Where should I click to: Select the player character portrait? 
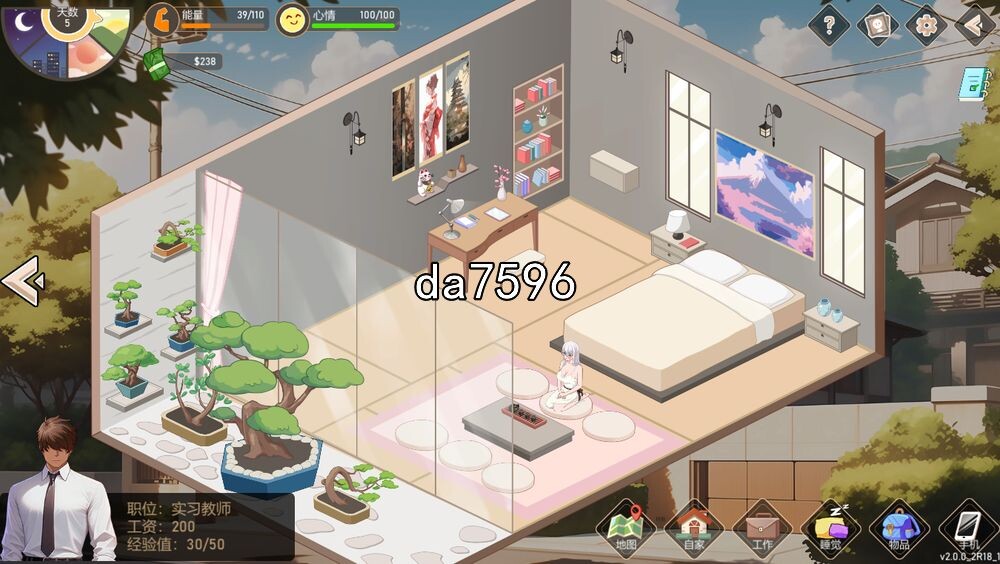click(x=60, y=490)
